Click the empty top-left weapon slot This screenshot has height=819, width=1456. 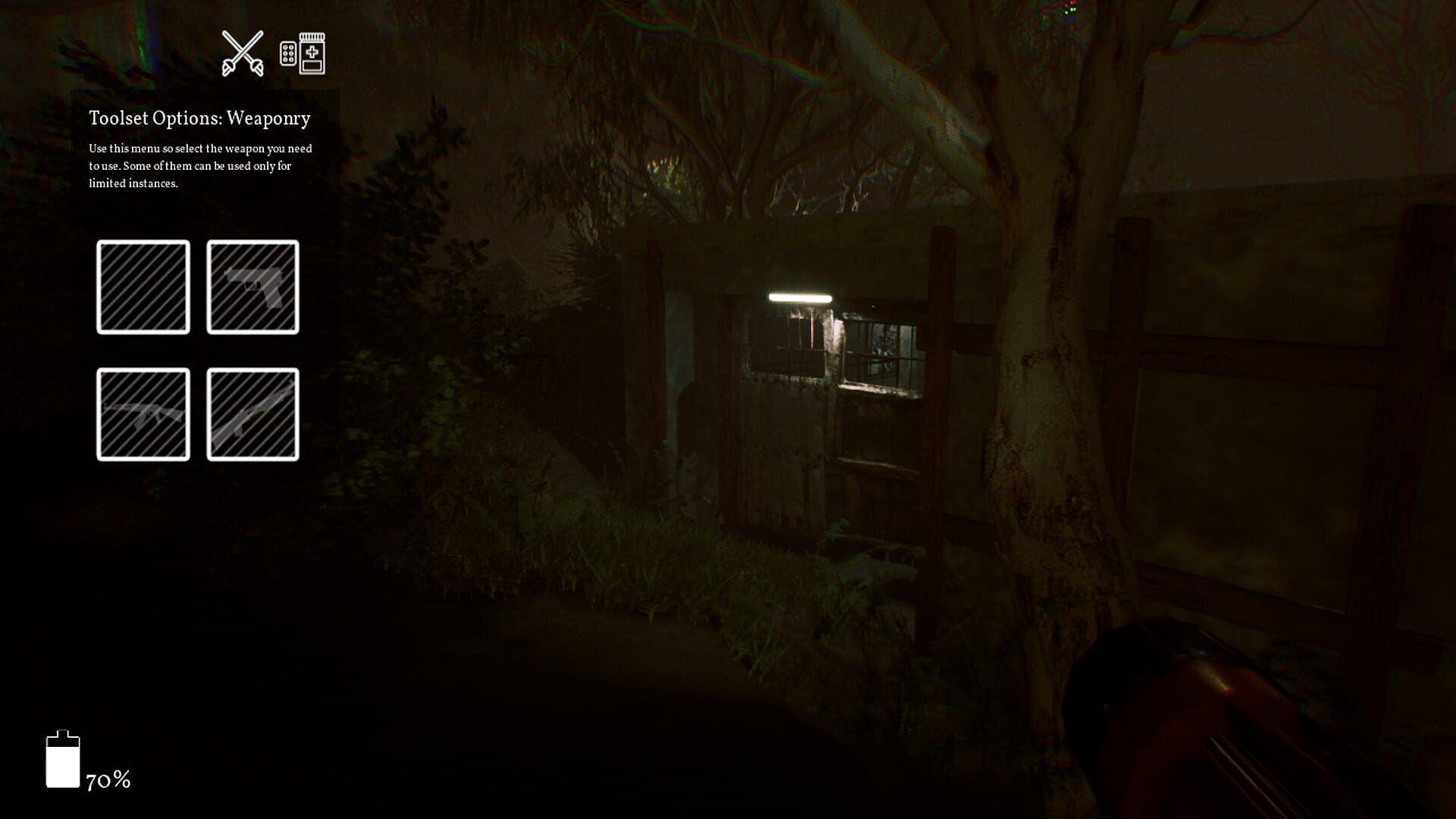[143, 286]
